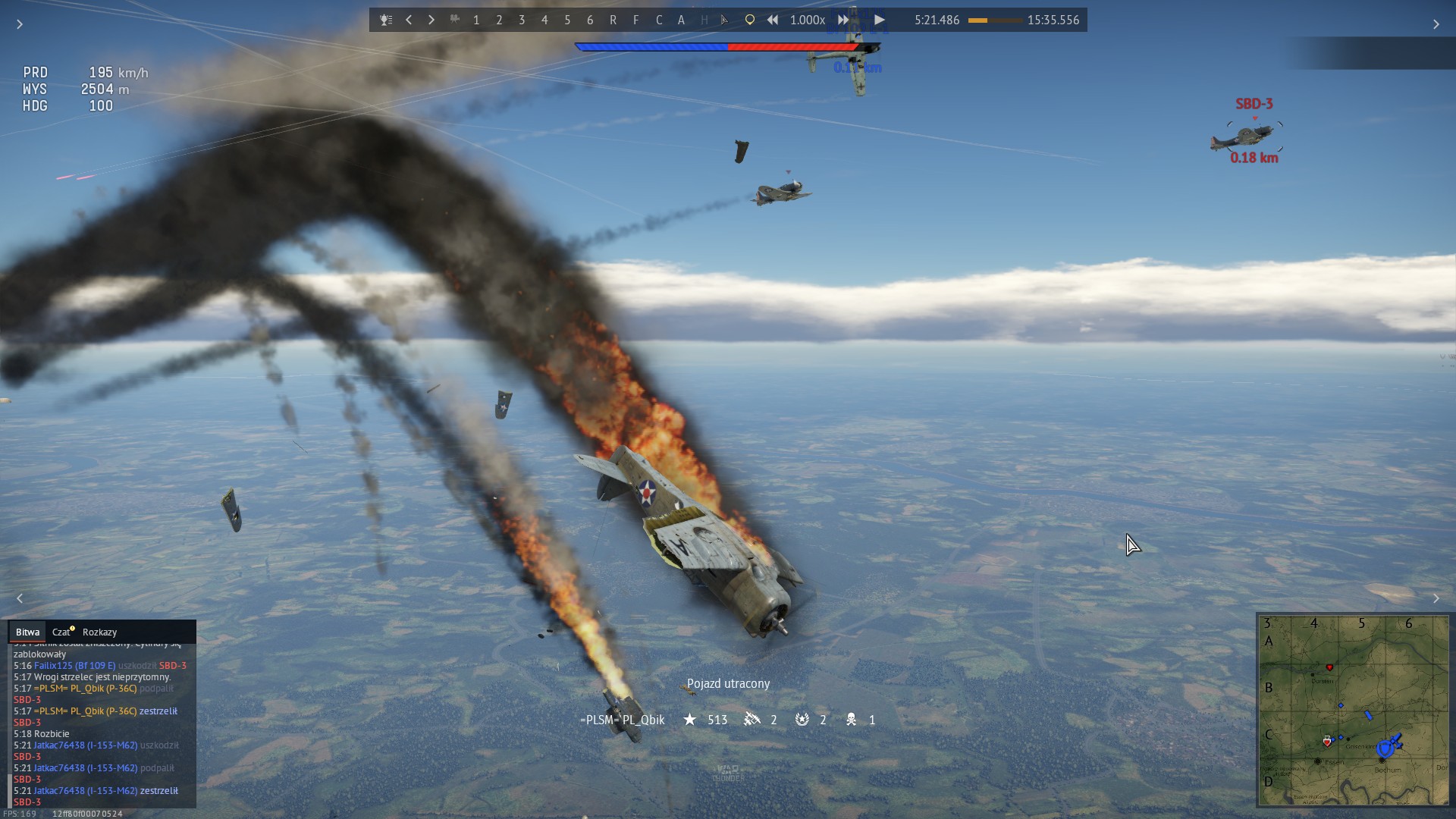Toggle the map marker pin icon
This screenshot has height=819, width=1456.
[749, 20]
